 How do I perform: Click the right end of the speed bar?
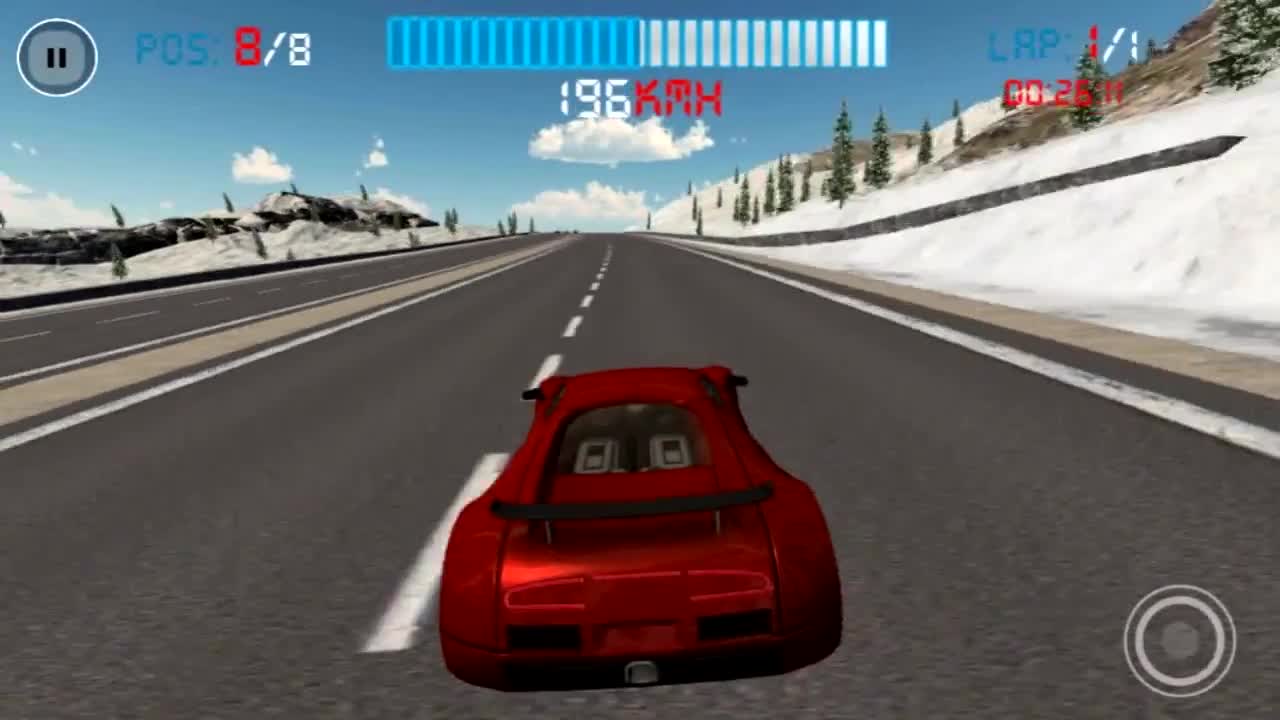pos(880,40)
